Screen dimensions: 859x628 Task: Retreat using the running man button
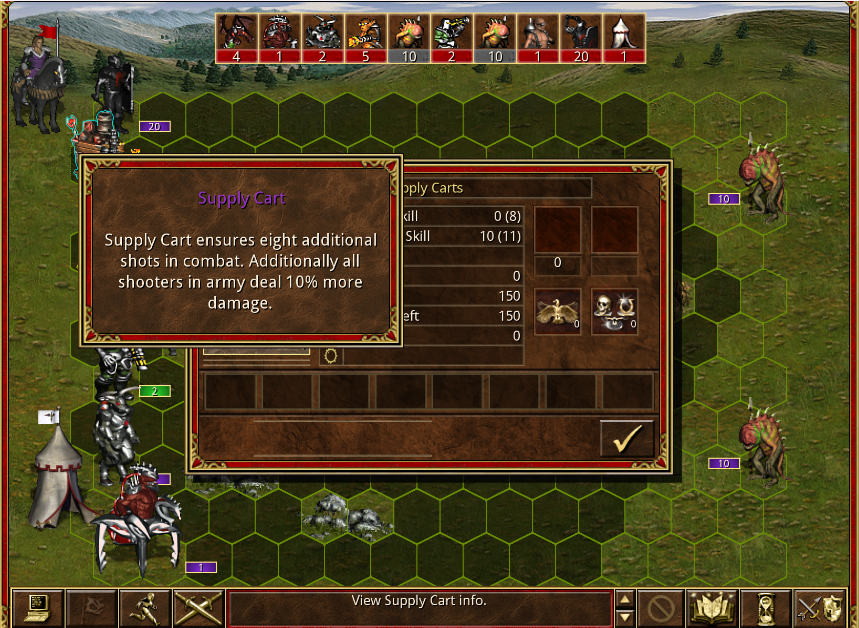tap(144, 608)
